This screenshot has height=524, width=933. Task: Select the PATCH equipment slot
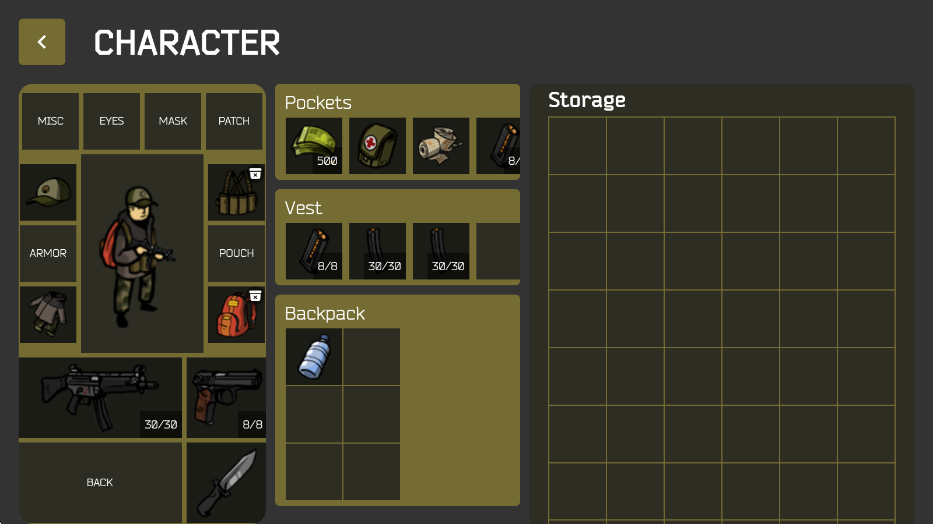pyautogui.click(x=234, y=121)
